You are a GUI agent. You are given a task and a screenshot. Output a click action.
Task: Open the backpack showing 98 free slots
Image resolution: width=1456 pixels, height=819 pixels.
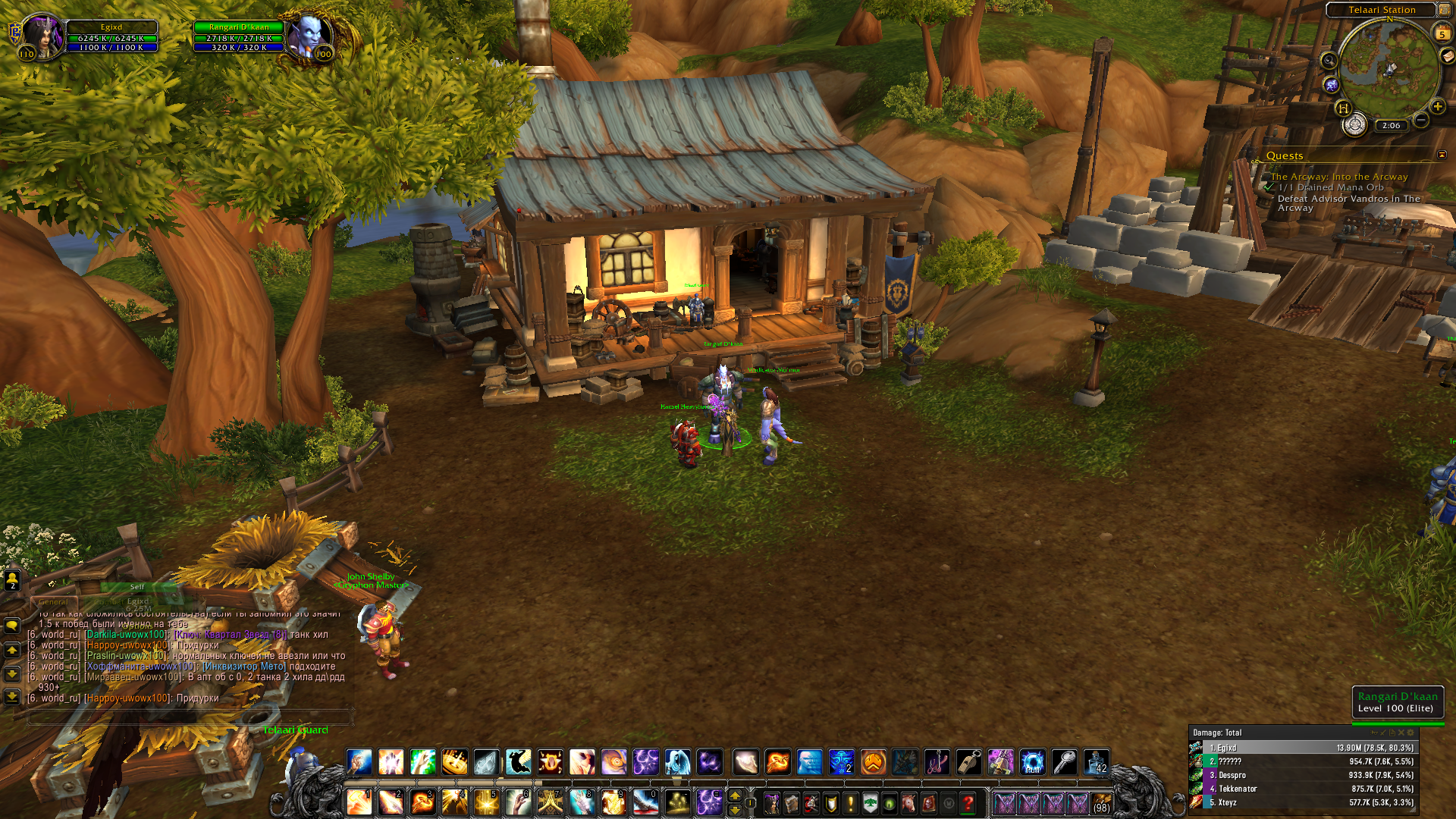tap(1101, 802)
